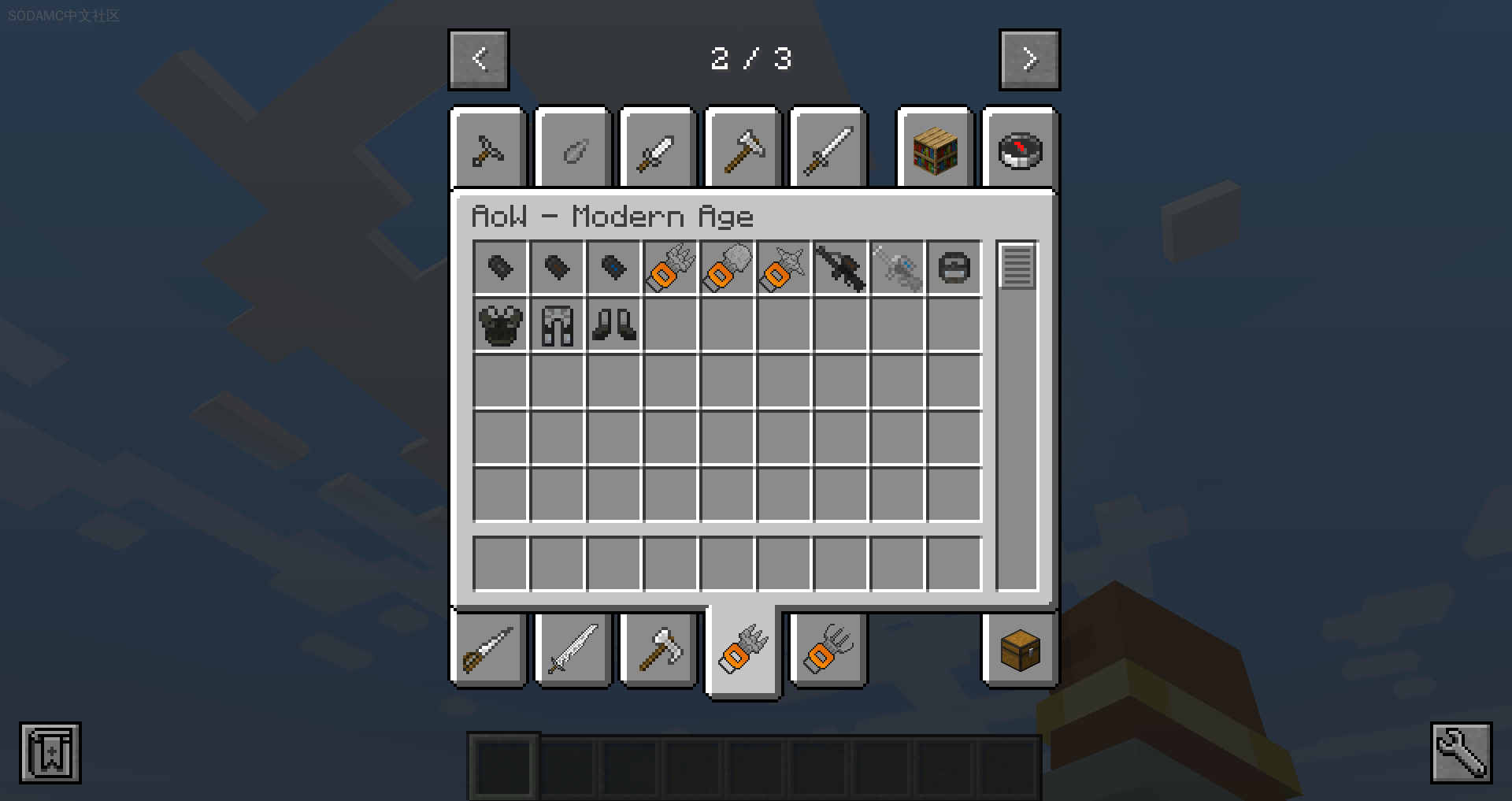Click the wrench settings button

(1461, 753)
